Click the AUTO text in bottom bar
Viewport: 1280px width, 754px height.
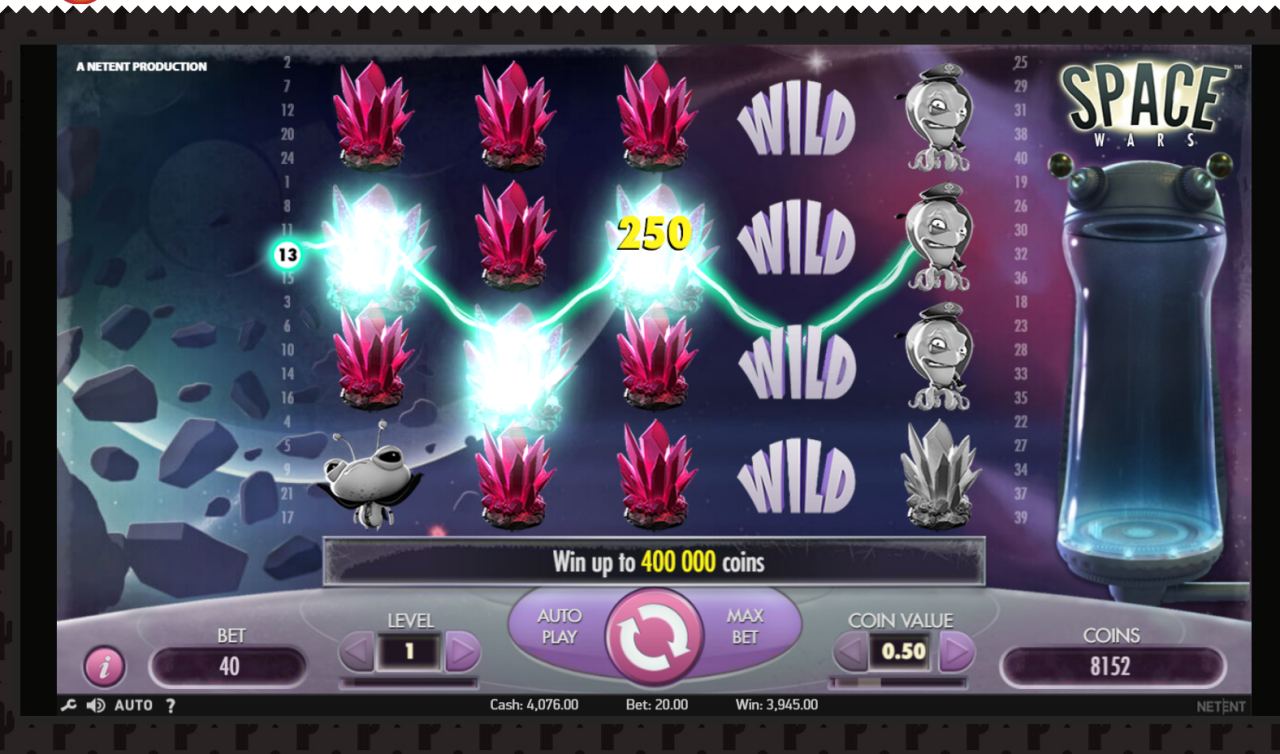pos(133,705)
